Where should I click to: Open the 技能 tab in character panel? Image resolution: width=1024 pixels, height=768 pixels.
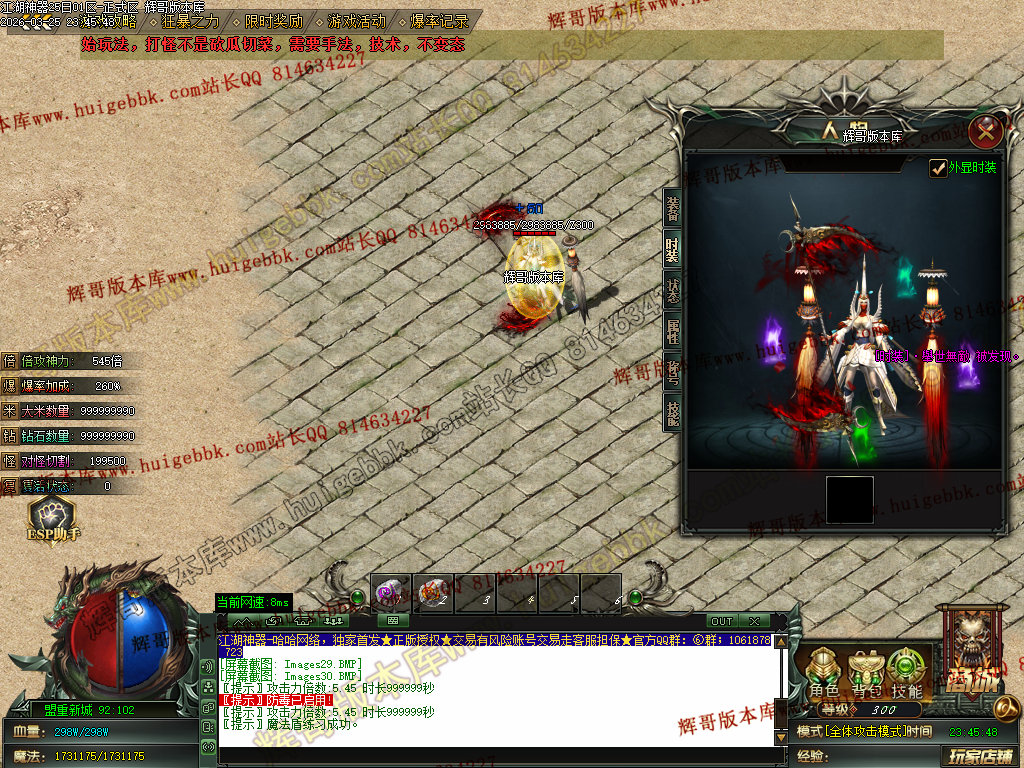[x=673, y=411]
